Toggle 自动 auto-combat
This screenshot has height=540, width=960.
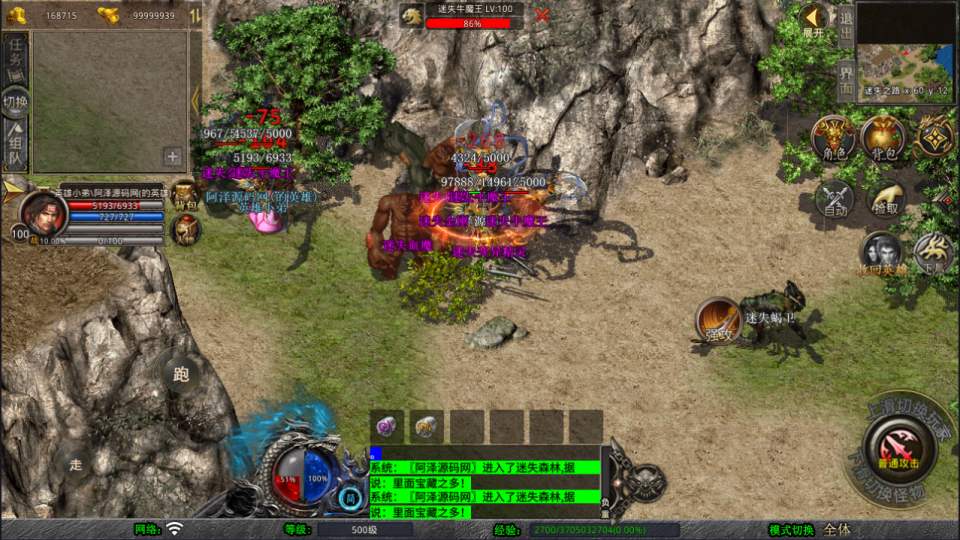[x=834, y=200]
